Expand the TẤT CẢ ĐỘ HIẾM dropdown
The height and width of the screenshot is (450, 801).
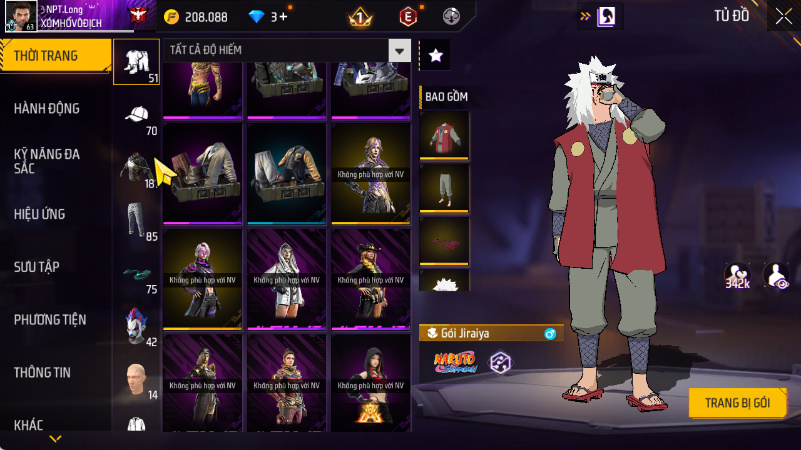(x=399, y=50)
